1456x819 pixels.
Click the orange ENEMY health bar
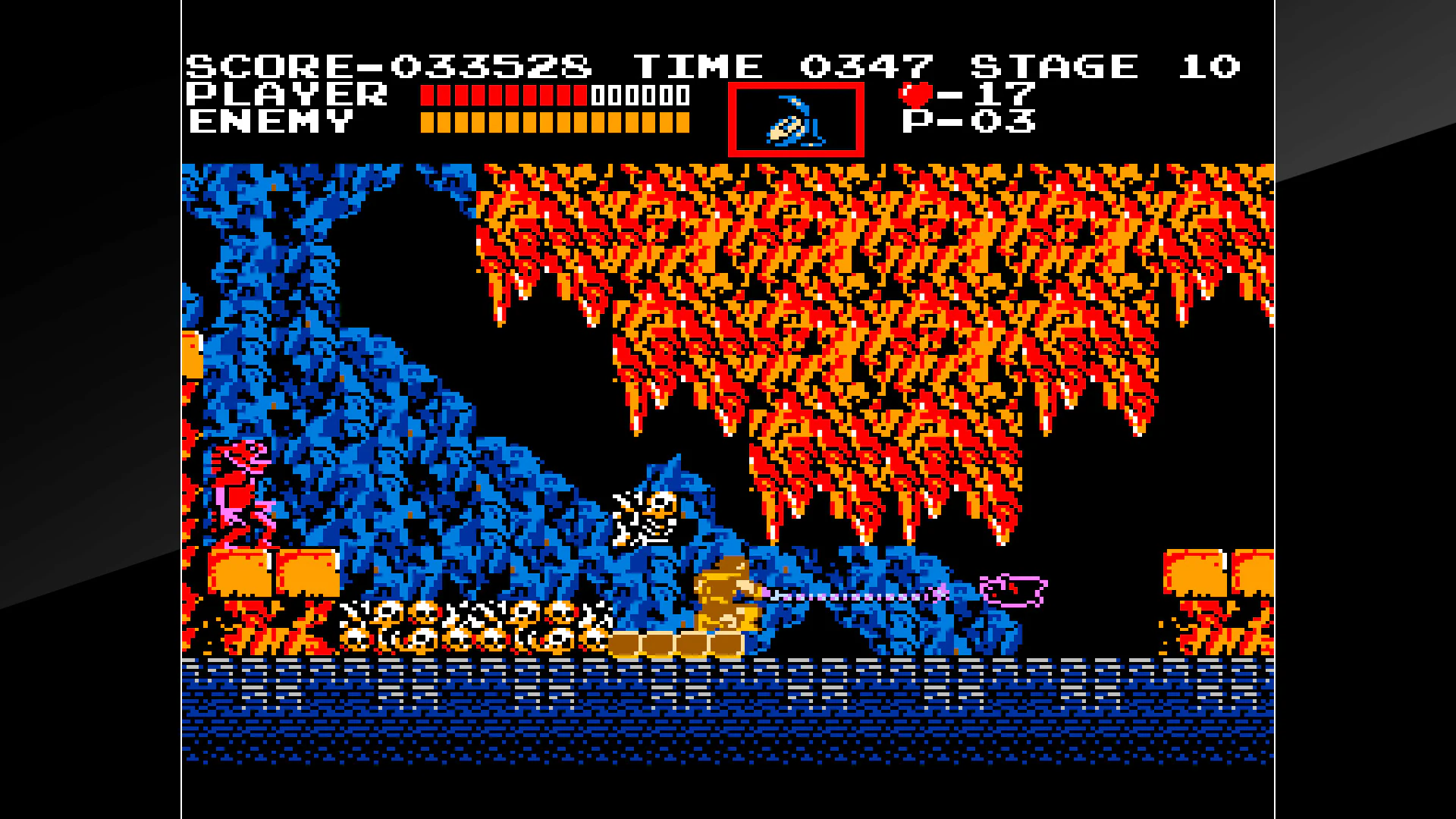tap(554, 121)
